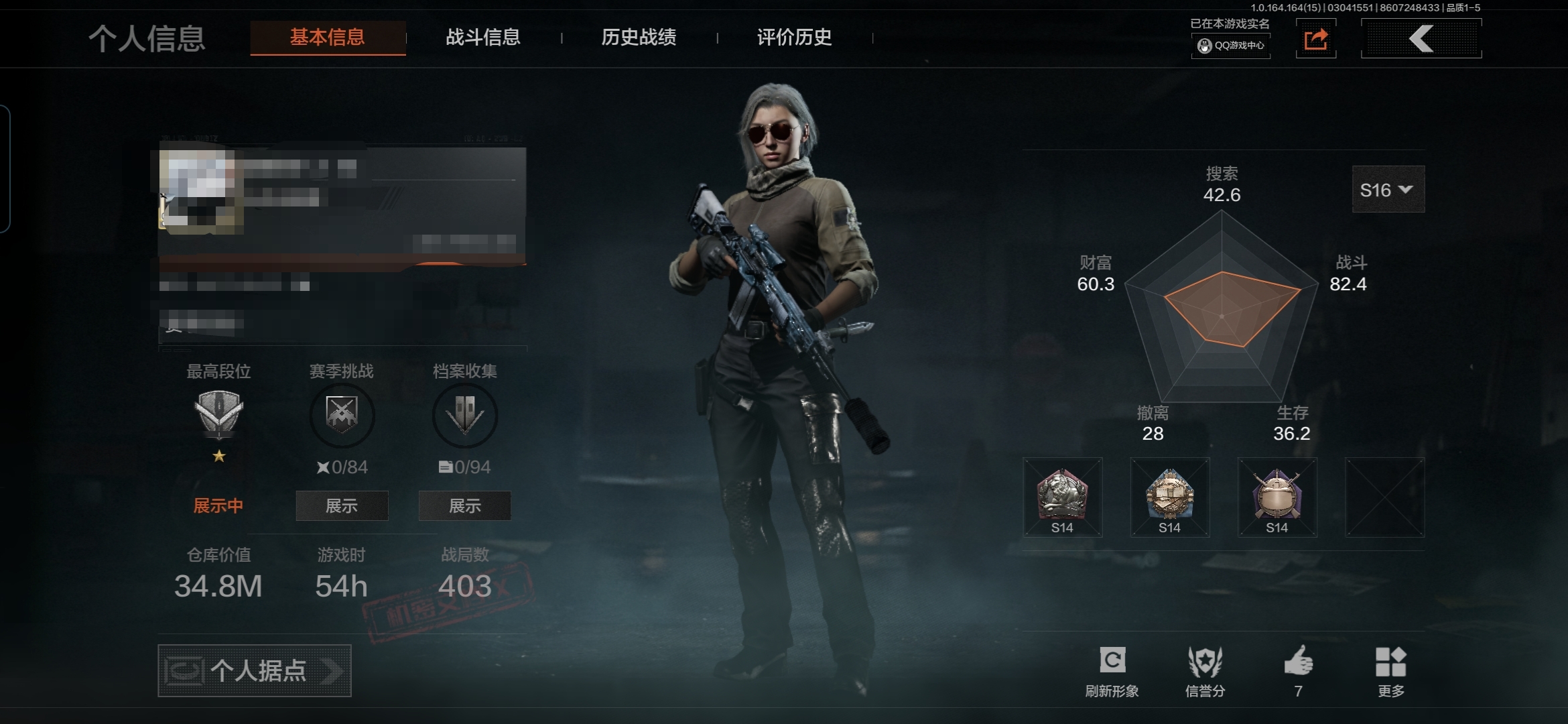Click 刷新形象 to refresh appearance
The image size is (1568, 724).
[x=1112, y=671]
